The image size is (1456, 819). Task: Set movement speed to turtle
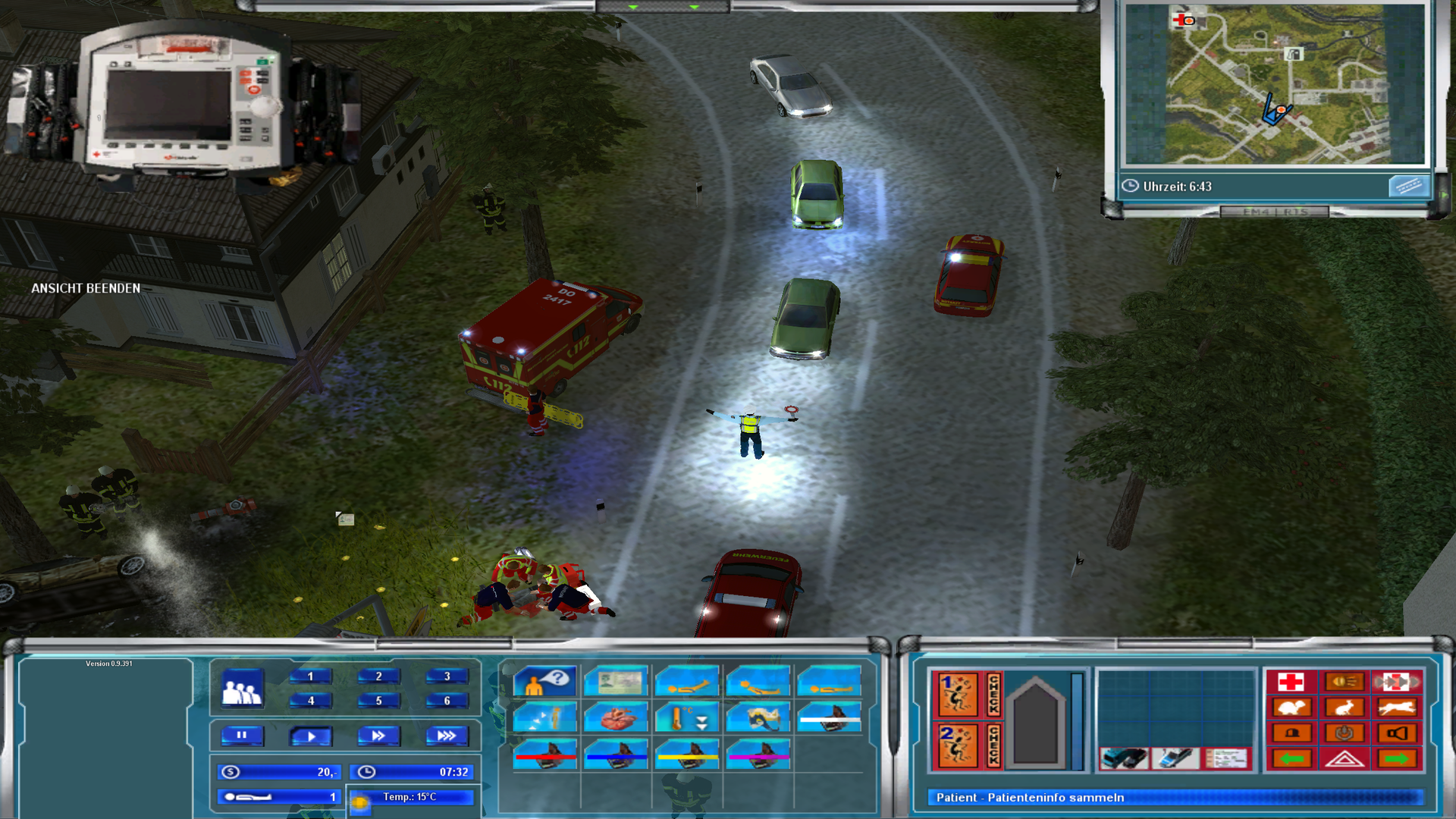pos(1291,708)
